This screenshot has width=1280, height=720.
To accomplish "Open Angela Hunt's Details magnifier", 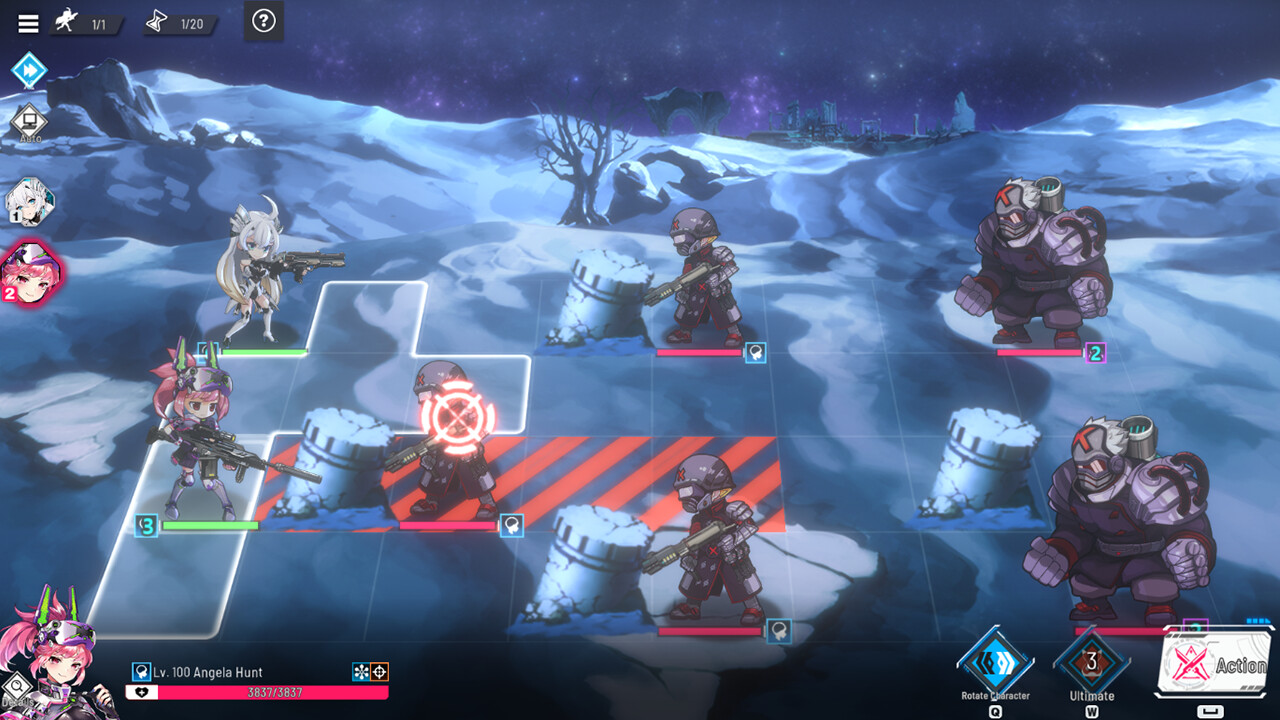I will click(16, 687).
